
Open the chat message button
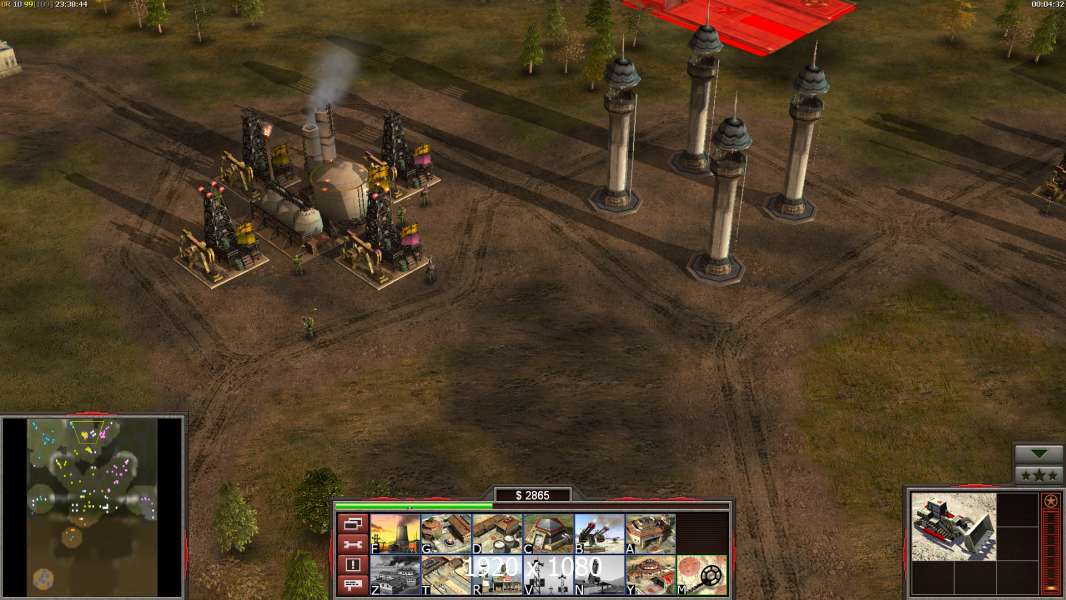coord(352,586)
